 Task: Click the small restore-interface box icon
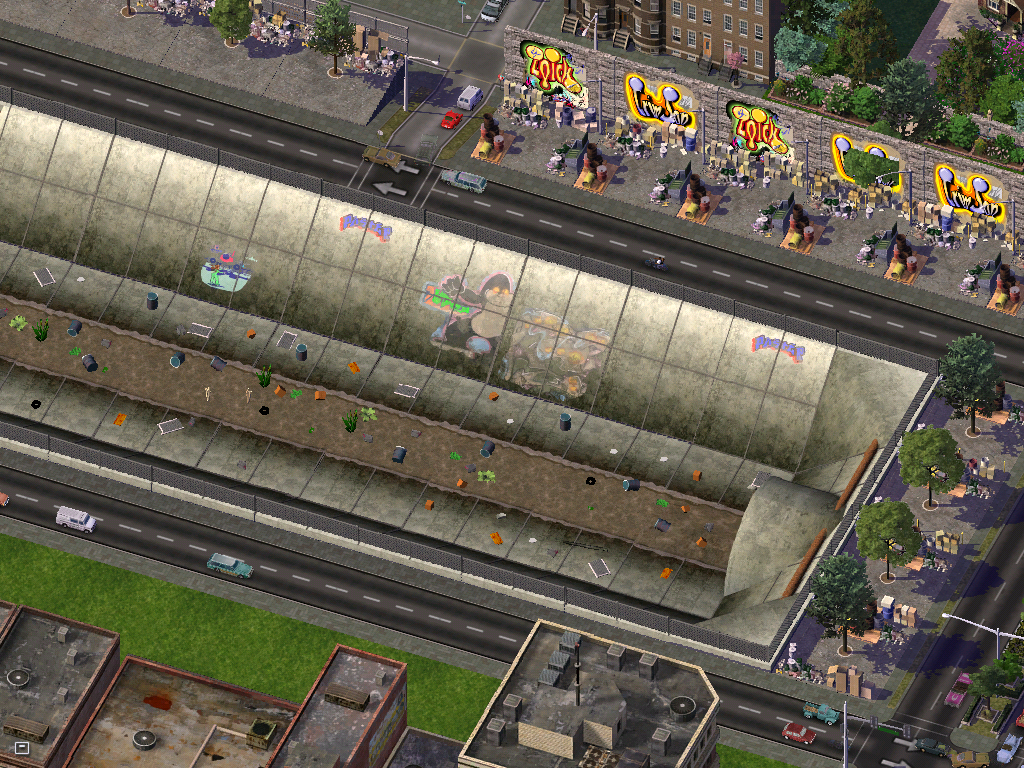click(x=22, y=747)
